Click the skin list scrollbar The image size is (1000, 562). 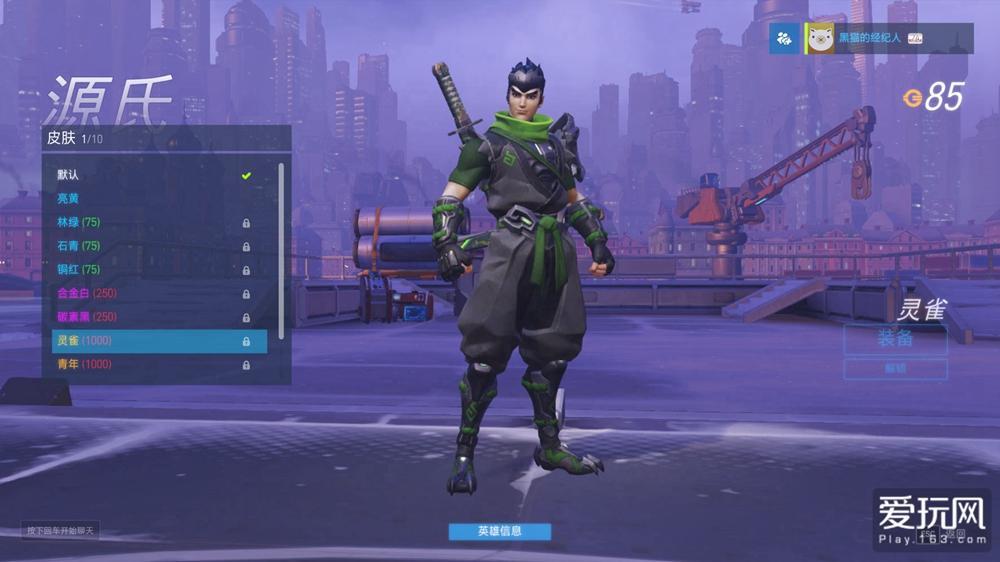pyautogui.click(x=282, y=250)
